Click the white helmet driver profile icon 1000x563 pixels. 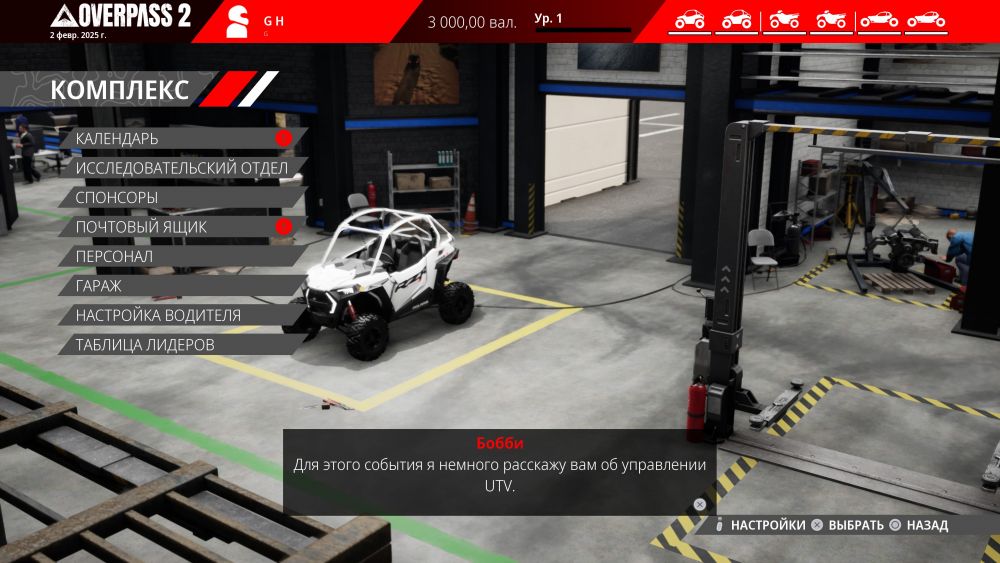[238, 21]
